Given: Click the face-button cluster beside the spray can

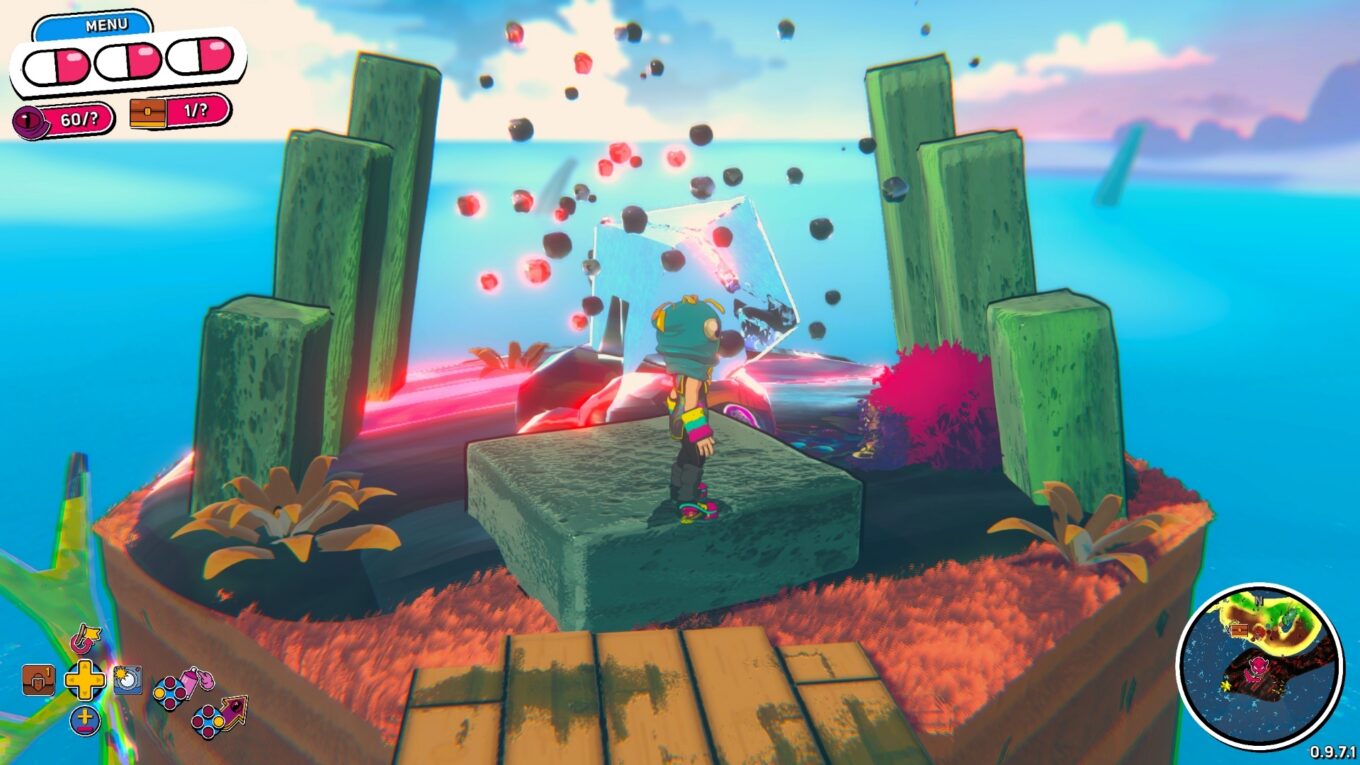Looking at the screenshot, I should (x=171, y=692).
